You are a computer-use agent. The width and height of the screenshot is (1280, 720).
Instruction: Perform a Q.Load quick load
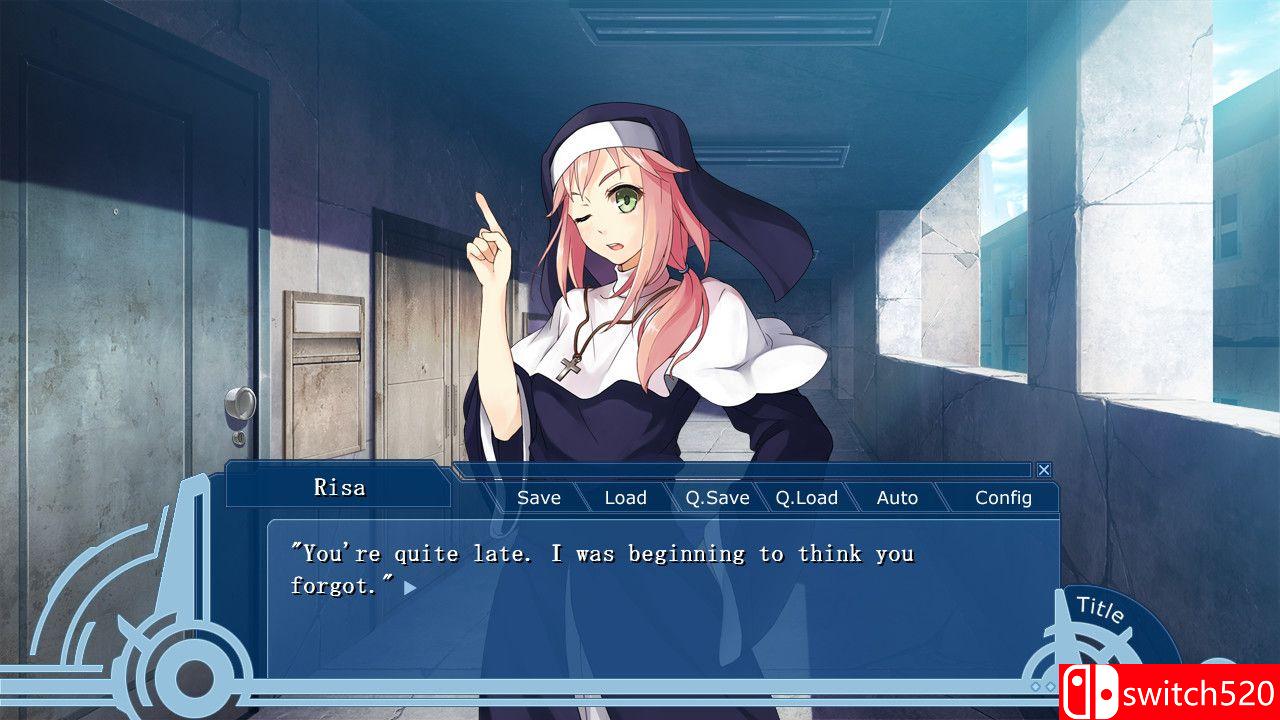[x=809, y=497]
